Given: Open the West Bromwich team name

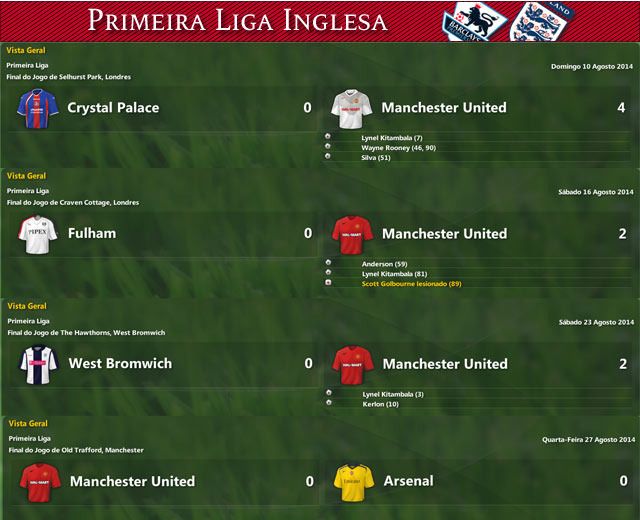Looking at the screenshot, I should [x=119, y=364].
